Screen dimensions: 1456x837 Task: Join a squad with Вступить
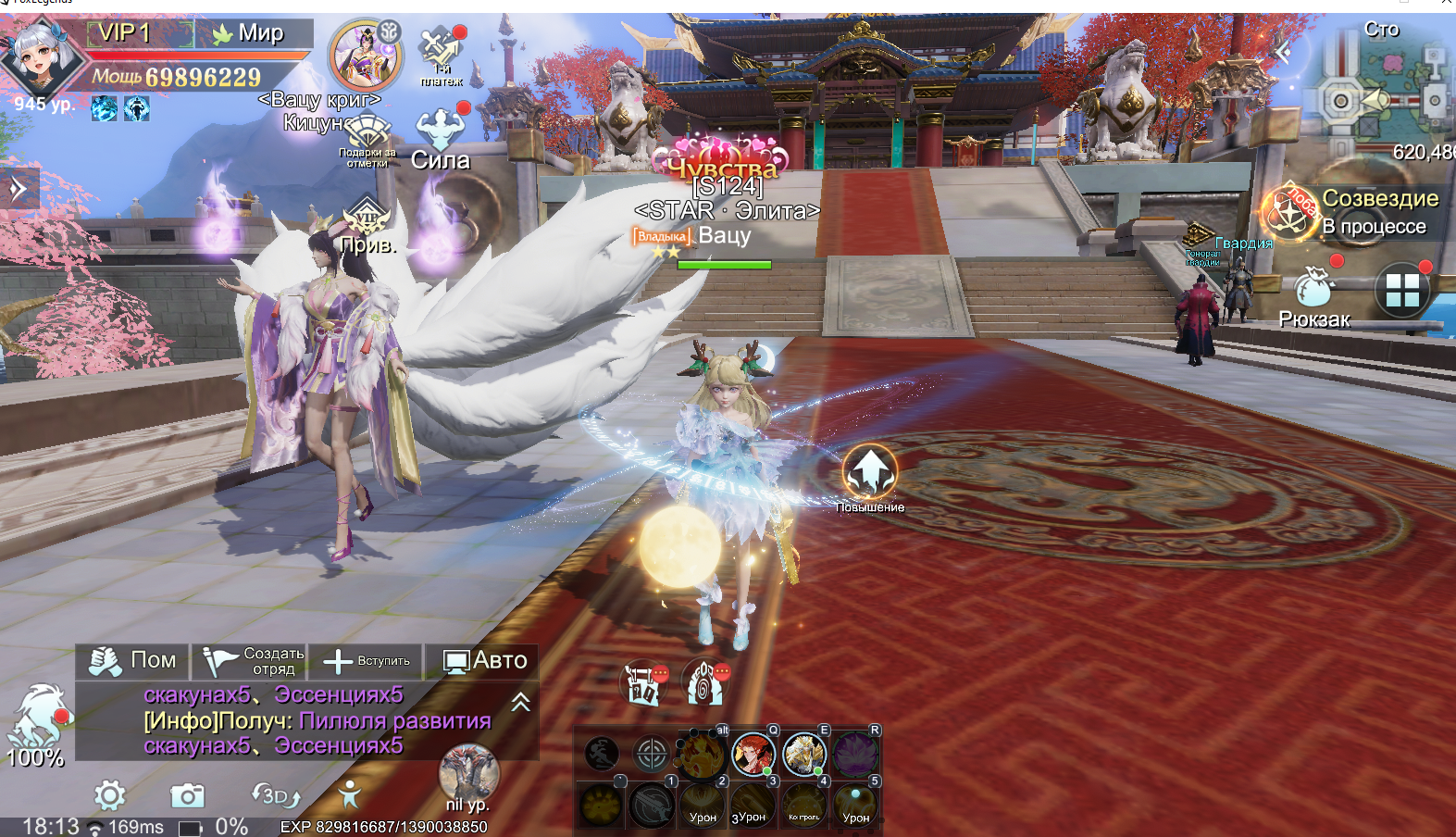(367, 661)
